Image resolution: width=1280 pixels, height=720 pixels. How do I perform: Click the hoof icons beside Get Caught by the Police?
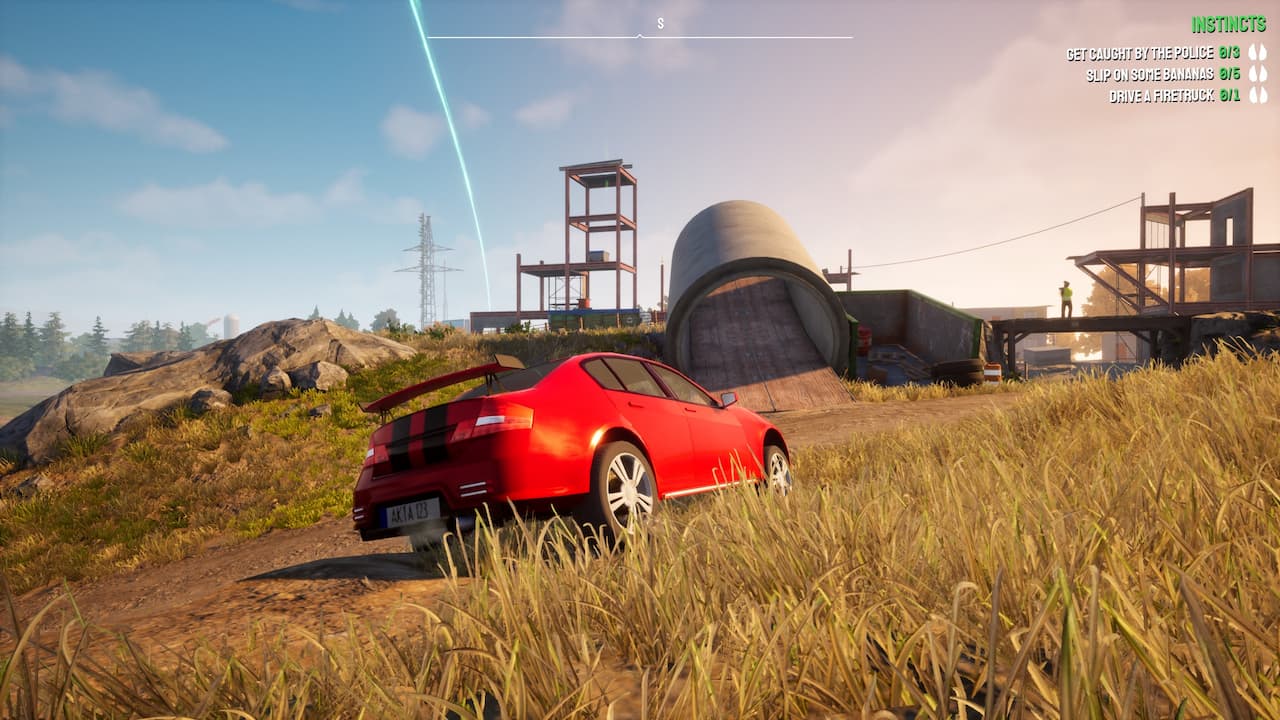tap(1258, 52)
